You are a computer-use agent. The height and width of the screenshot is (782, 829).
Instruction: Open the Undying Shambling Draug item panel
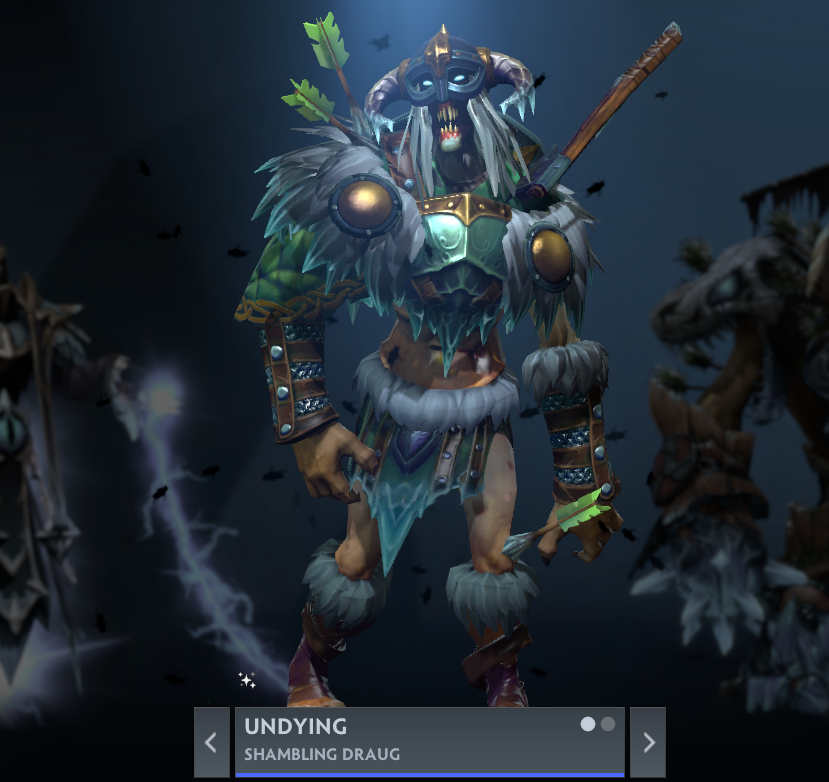400,741
